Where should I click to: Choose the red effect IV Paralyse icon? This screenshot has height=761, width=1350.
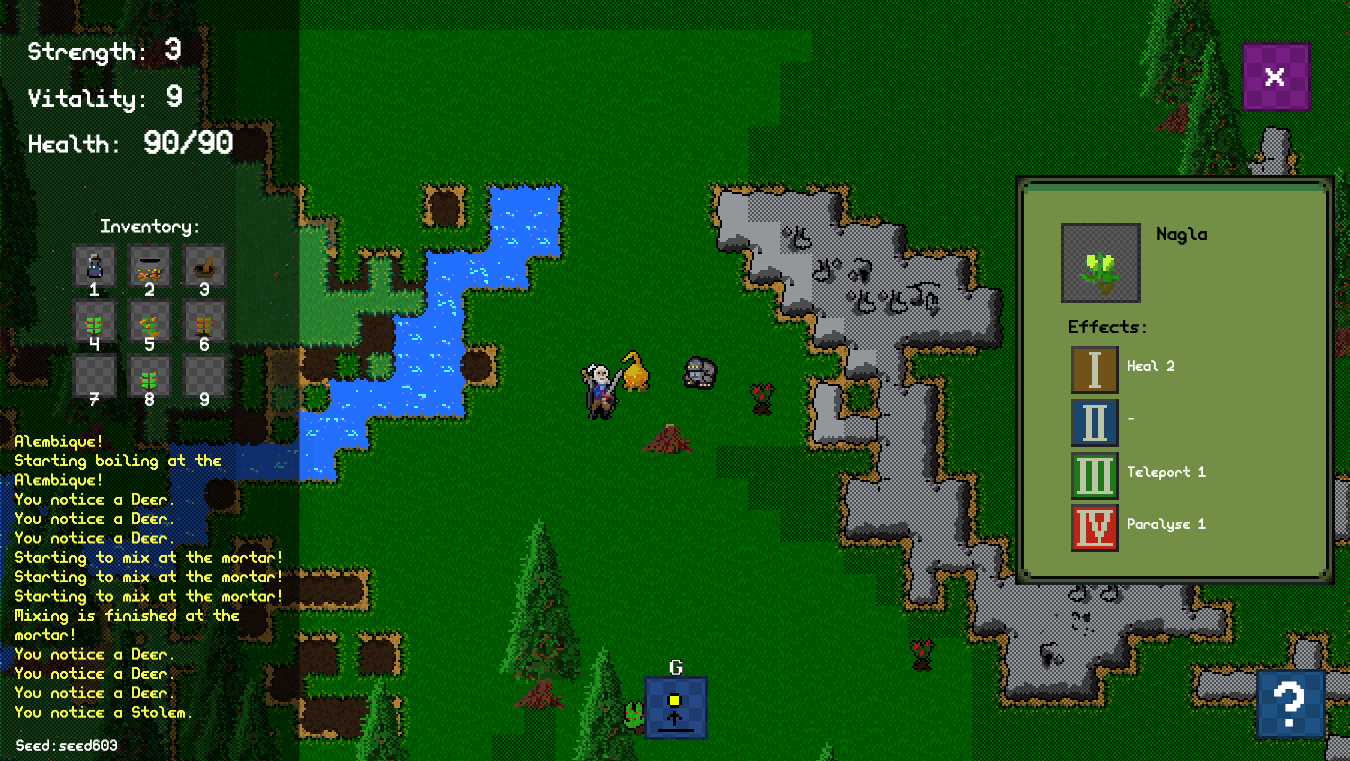(x=1094, y=527)
